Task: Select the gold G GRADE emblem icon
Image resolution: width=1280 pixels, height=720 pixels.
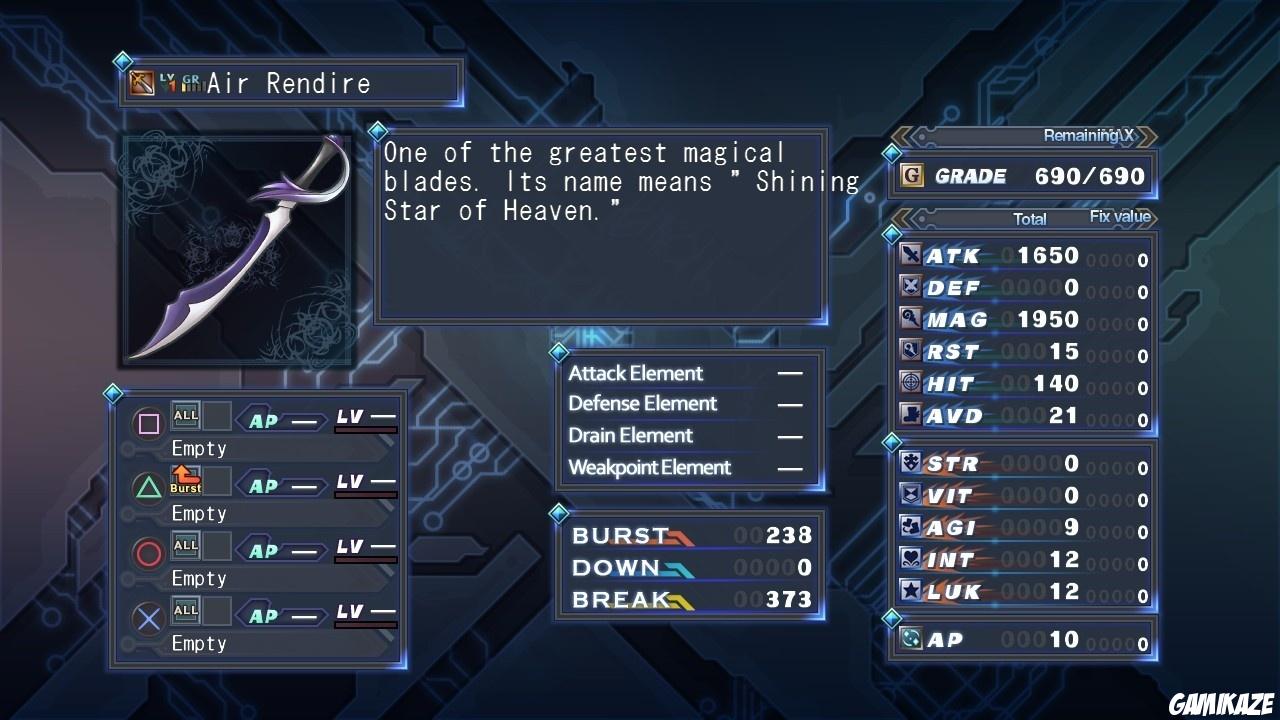Action: 913,177
